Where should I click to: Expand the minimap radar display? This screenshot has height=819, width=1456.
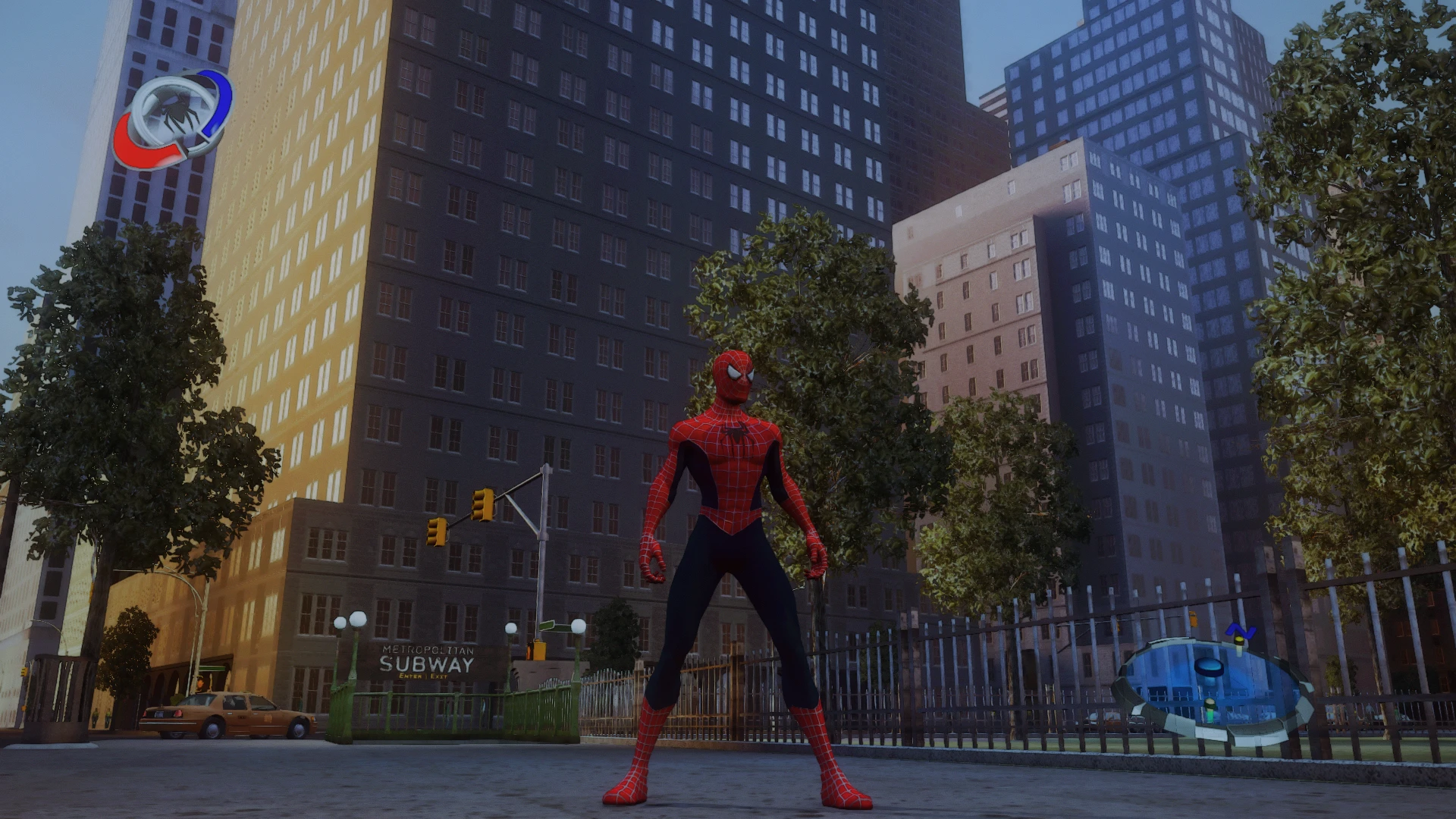pyautogui.click(x=1209, y=682)
